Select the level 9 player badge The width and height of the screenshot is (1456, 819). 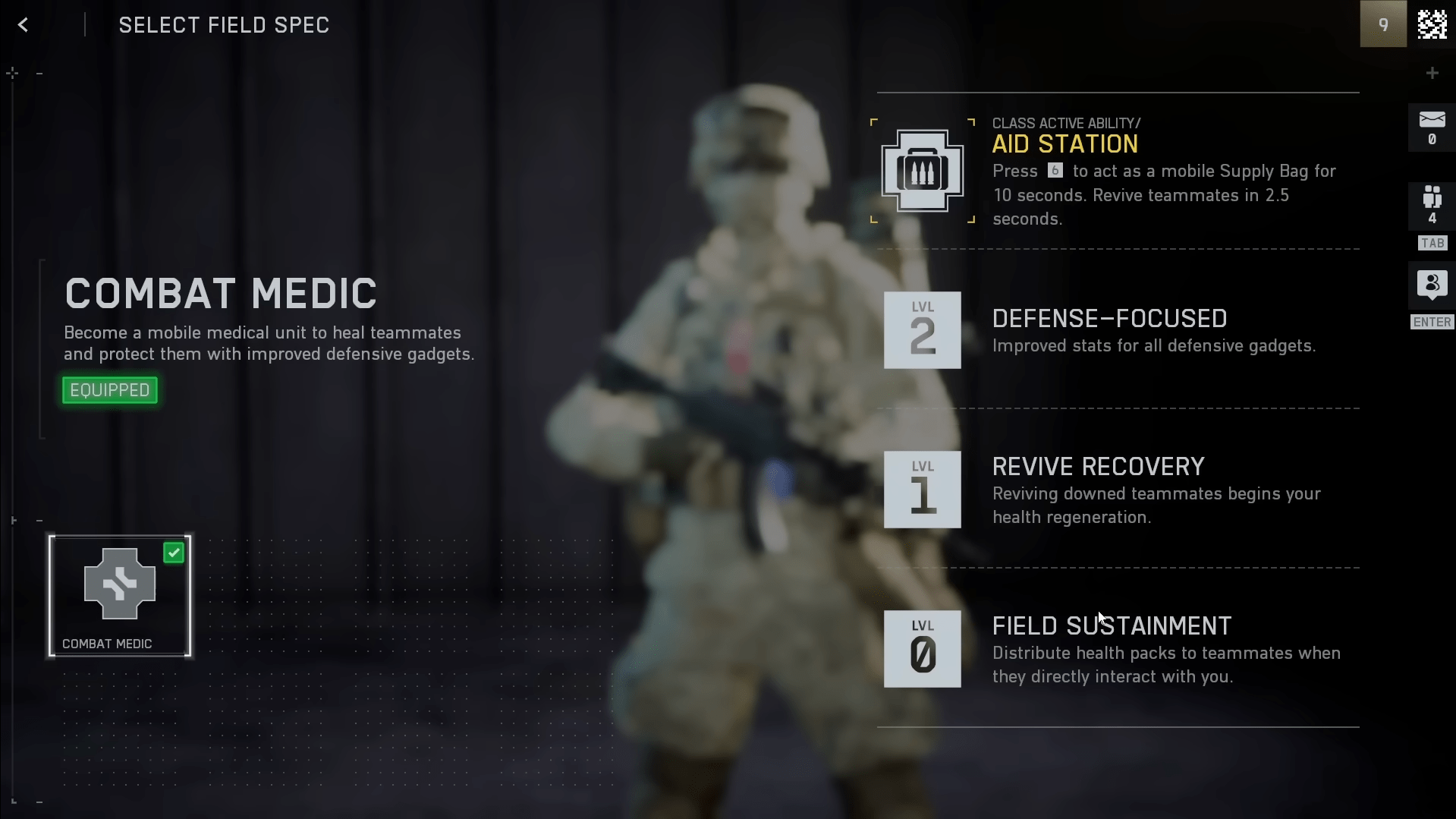click(1383, 24)
